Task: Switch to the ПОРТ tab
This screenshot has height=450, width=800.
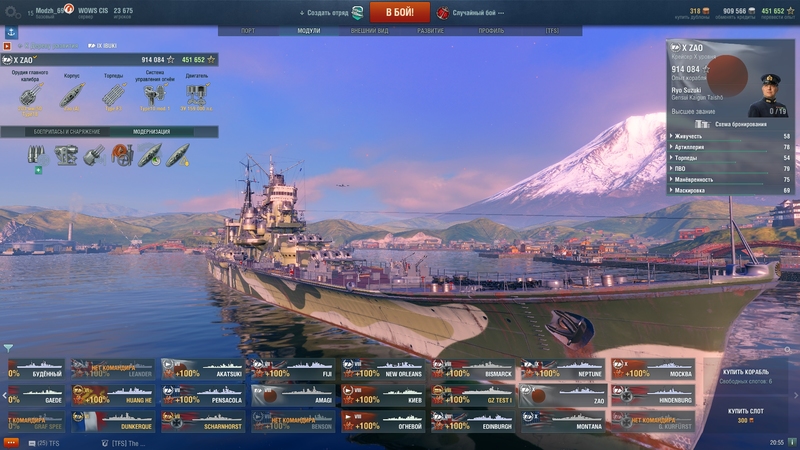Action: (x=248, y=31)
